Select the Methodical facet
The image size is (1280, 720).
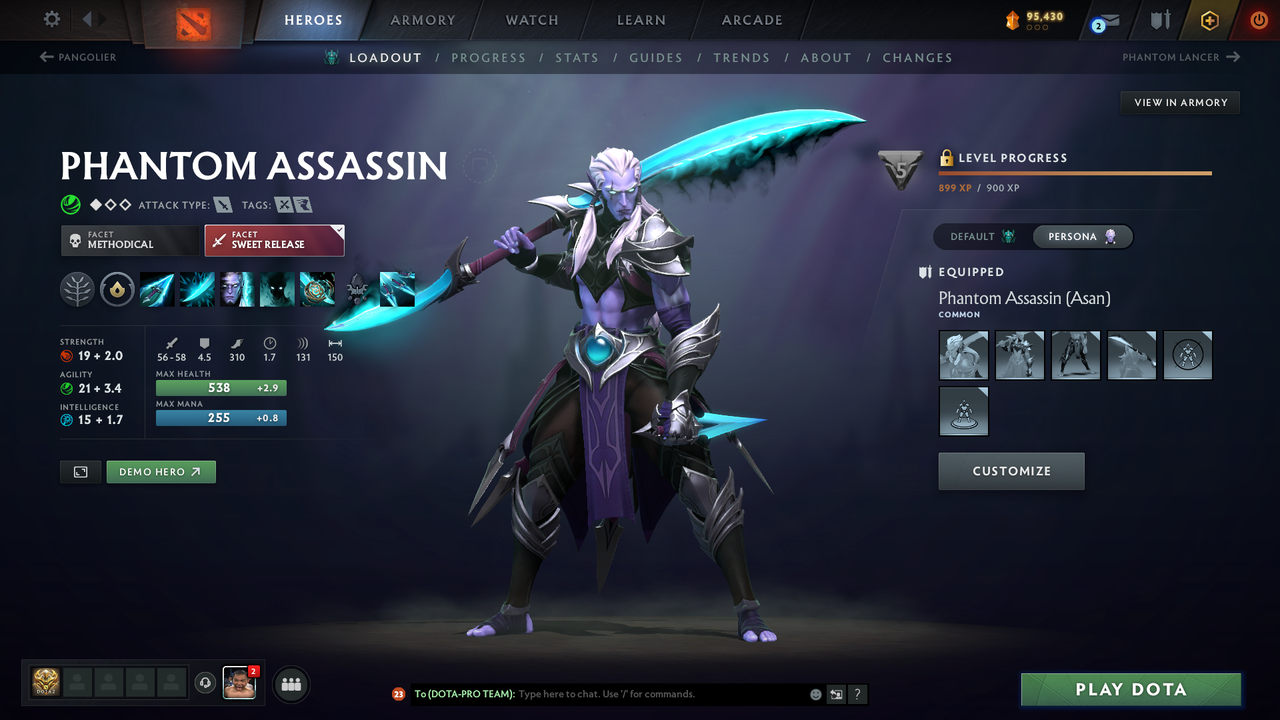click(x=129, y=240)
